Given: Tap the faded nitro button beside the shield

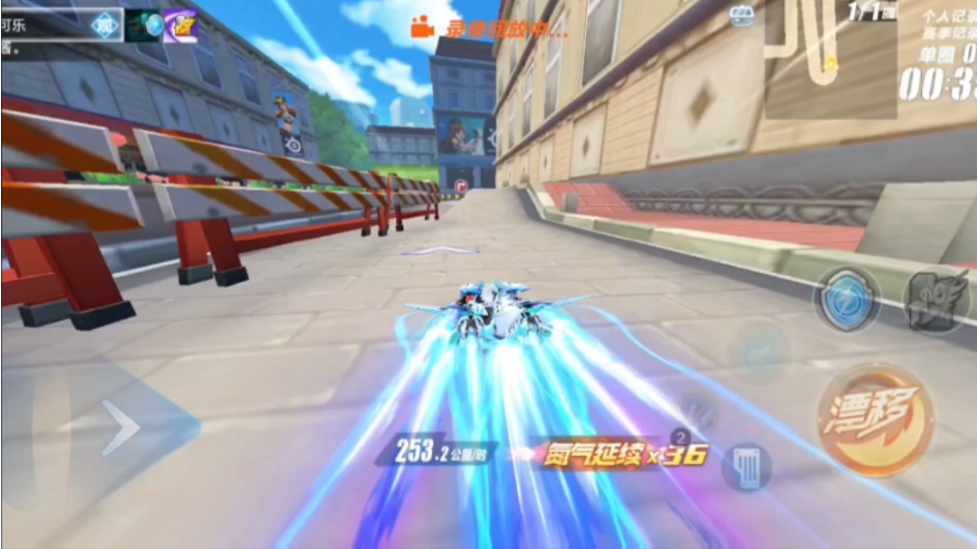Looking at the screenshot, I should 760,352.
